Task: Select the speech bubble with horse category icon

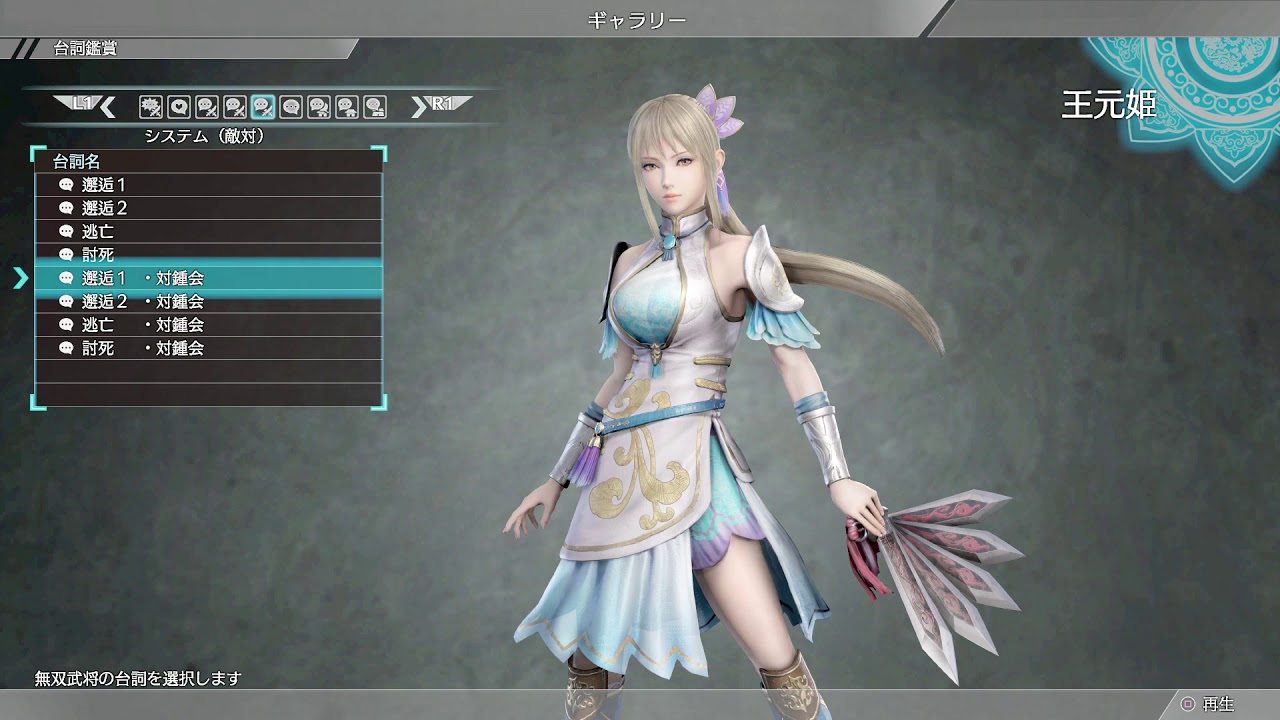Action: (317, 105)
